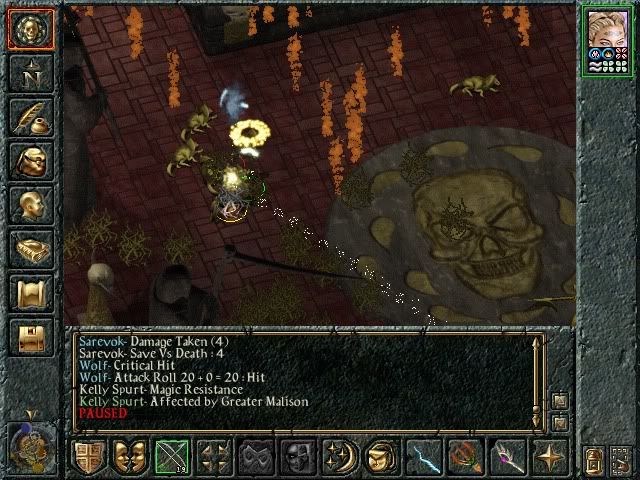Click the skull Return to Game button
640x480 pixels.
pyautogui.click(x=31, y=30)
